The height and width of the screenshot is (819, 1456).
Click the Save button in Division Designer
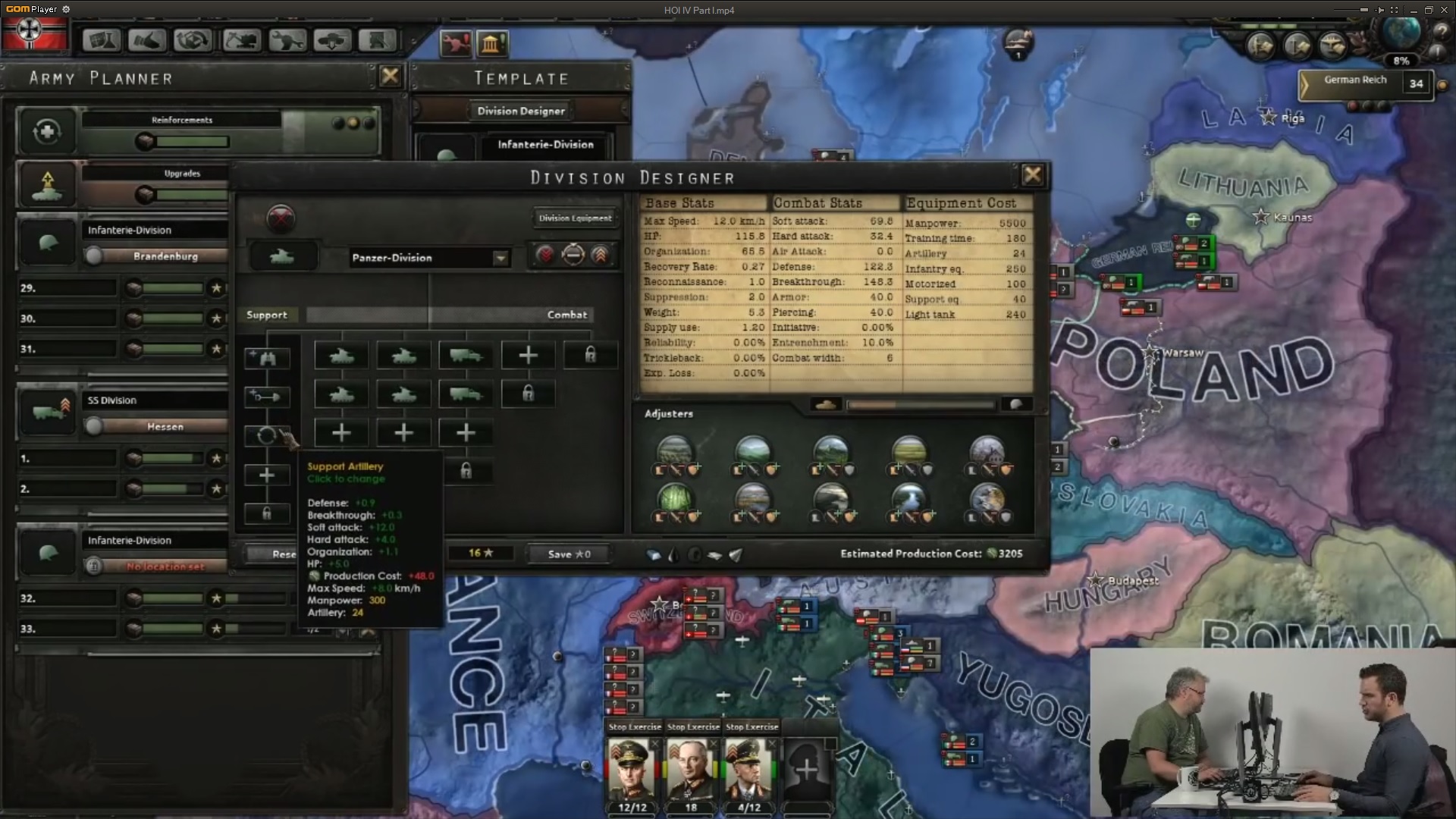(567, 554)
